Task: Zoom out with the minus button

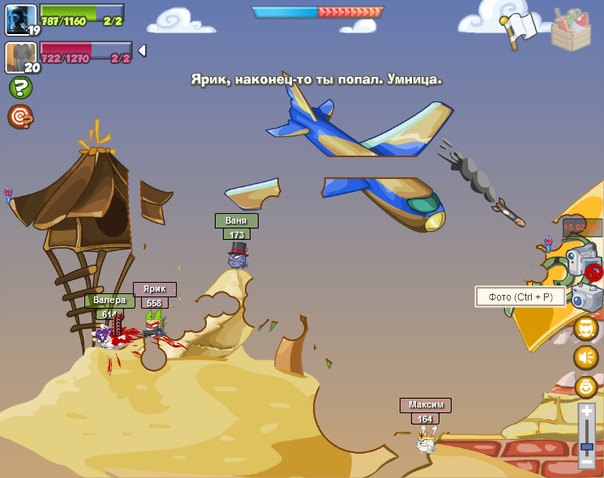Action: click(587, 463)
